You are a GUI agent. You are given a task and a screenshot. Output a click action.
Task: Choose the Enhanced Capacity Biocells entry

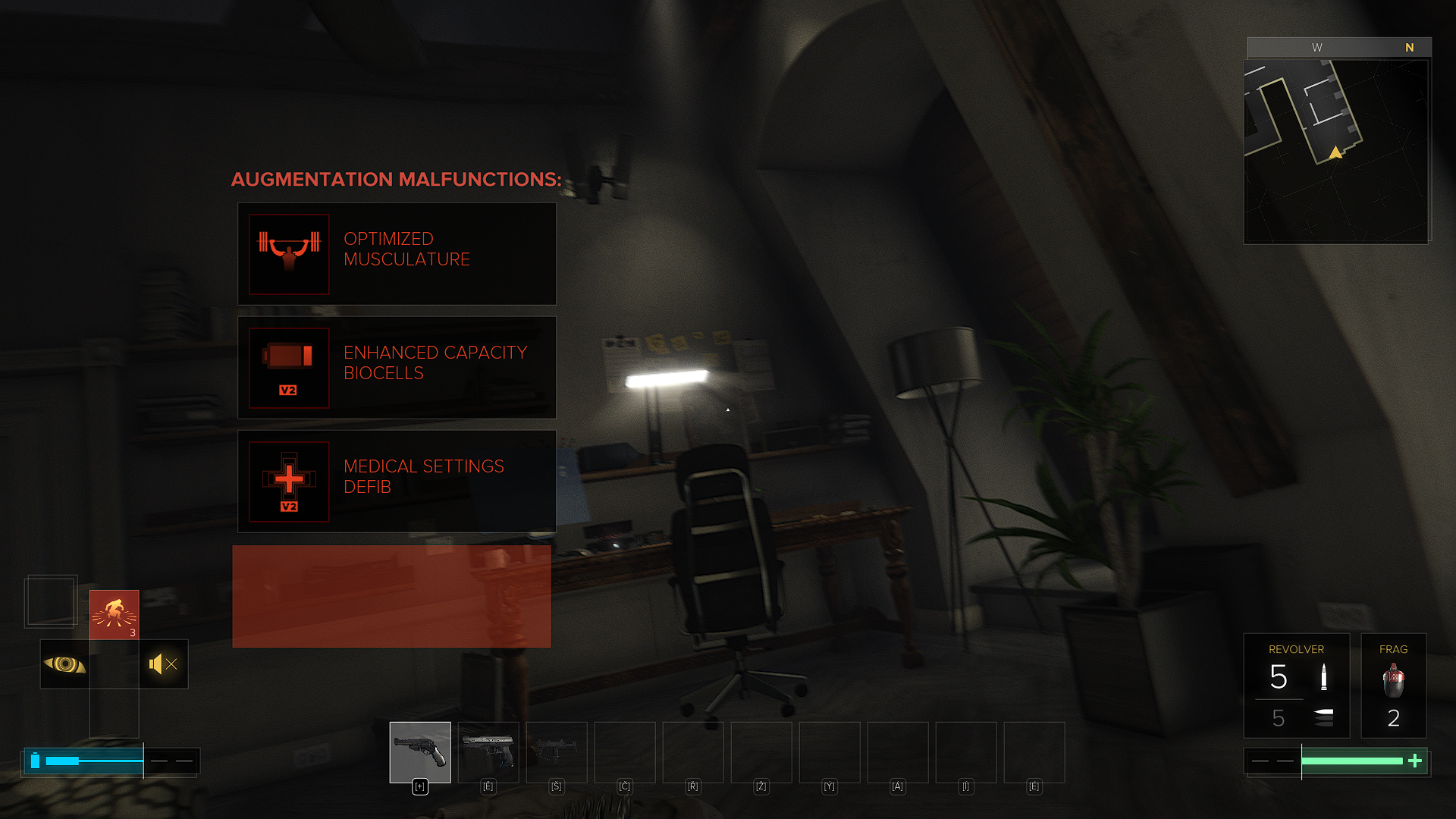click(x=397, y=367)
